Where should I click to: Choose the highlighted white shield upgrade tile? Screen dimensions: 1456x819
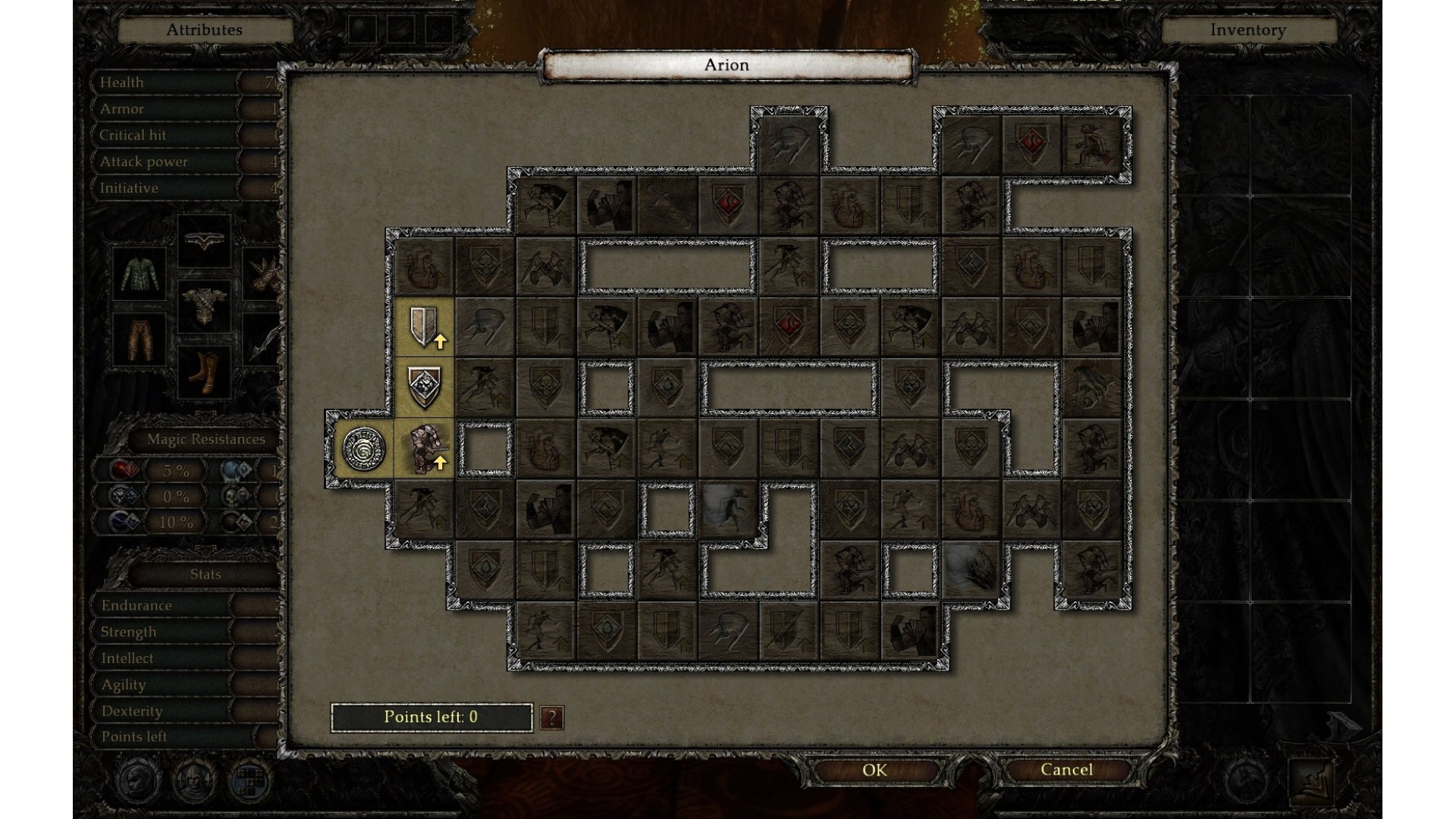(x=425, y=327)
